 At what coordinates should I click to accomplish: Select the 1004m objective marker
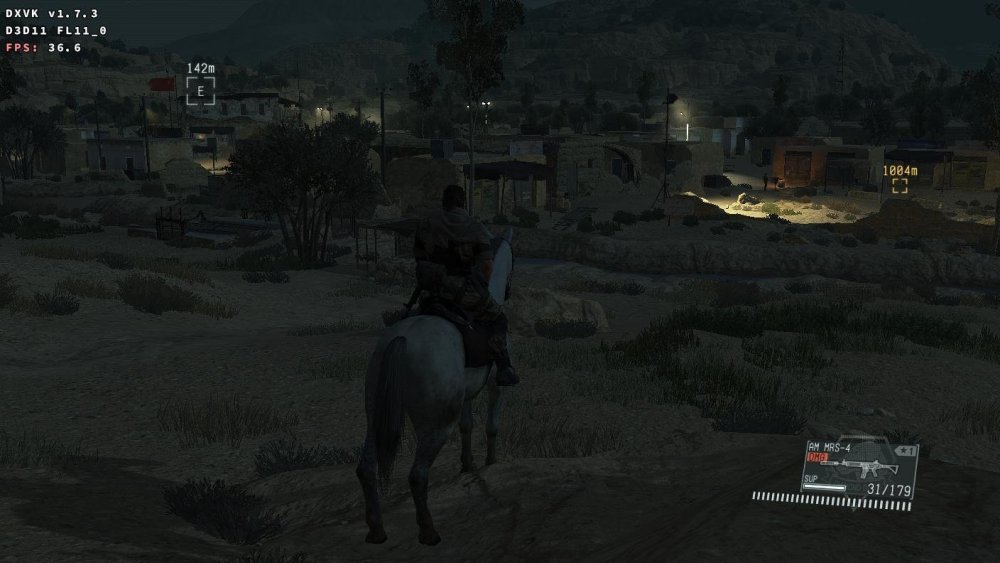(x=900, y=185)
